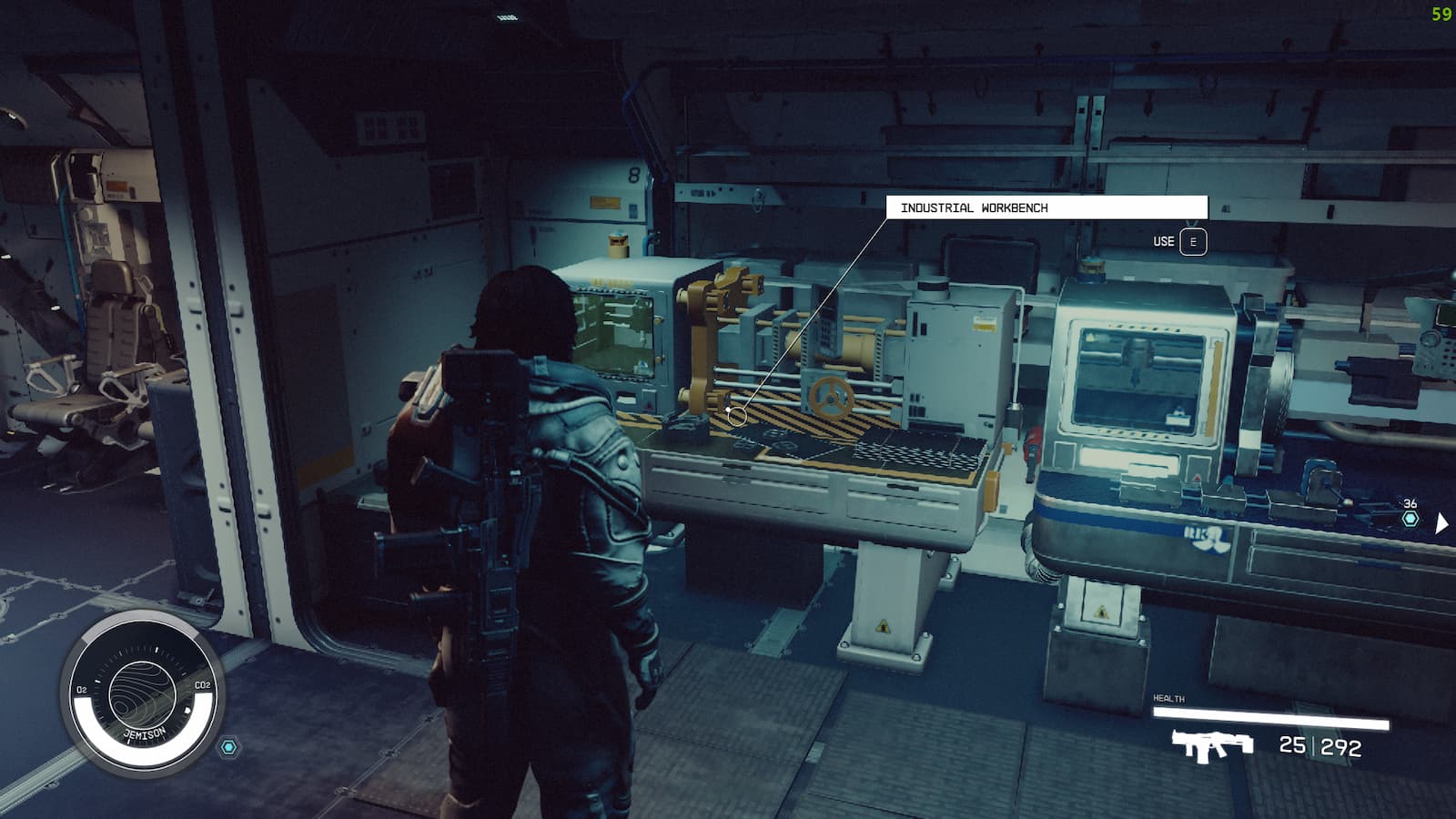
Task: Open the Industrial Workbench via its label
Action: click(976, 207)
